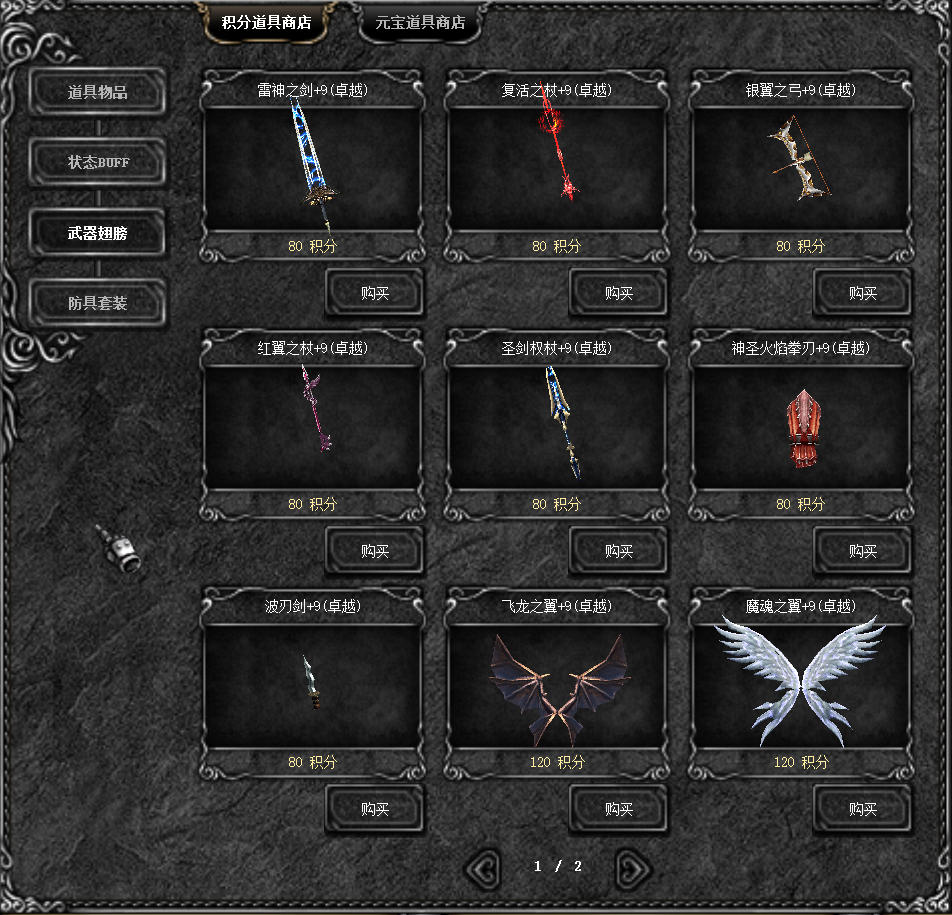
Task: Buy the 神圣火焰拳刃+9 gauntlet
Action: click(x=863, y=551)
